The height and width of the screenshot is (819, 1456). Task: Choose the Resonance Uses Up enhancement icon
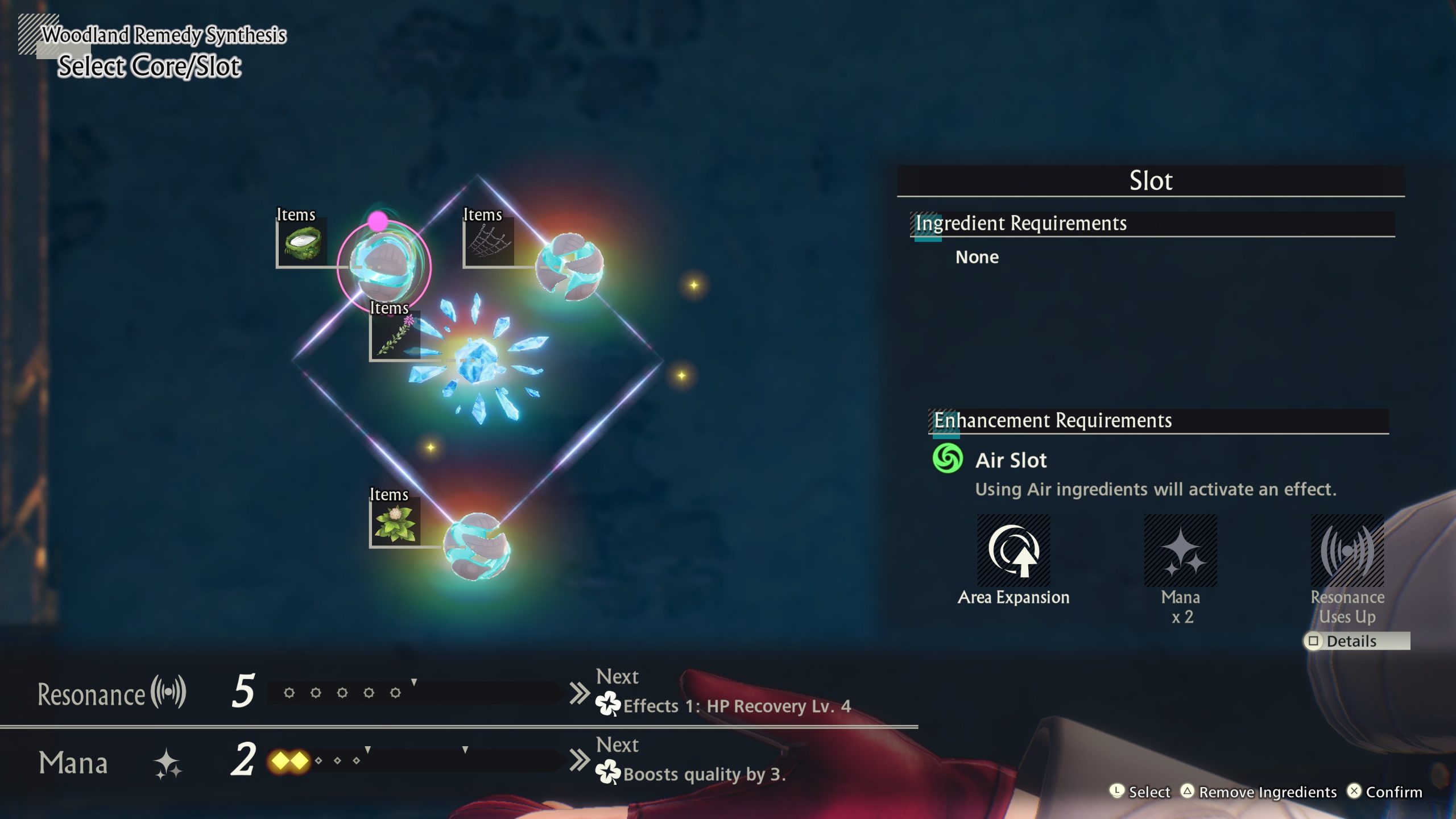click(1347, 551)
